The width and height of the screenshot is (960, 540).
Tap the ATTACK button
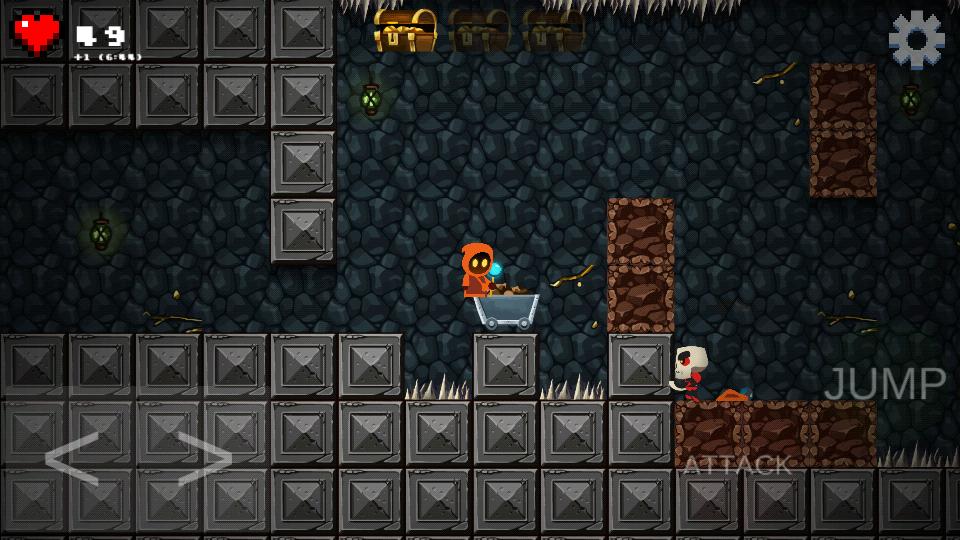pos(737,465)
